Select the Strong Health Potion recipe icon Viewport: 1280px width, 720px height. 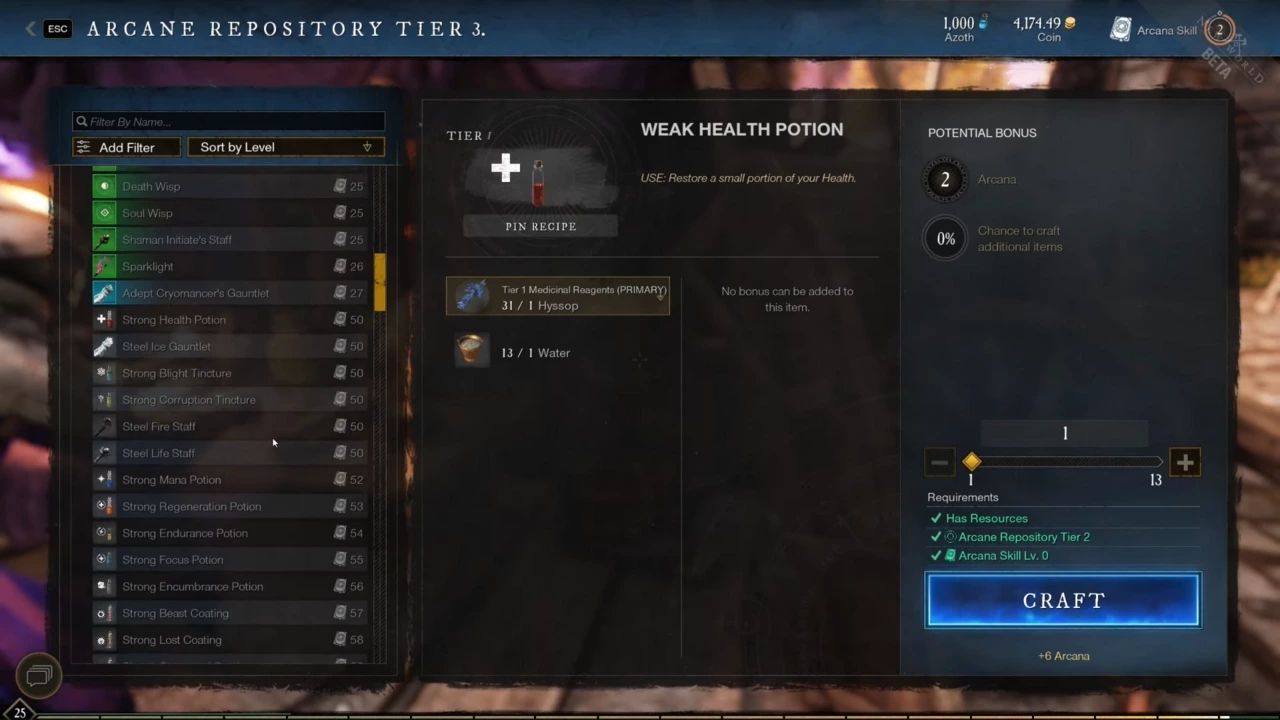point(105,319)
